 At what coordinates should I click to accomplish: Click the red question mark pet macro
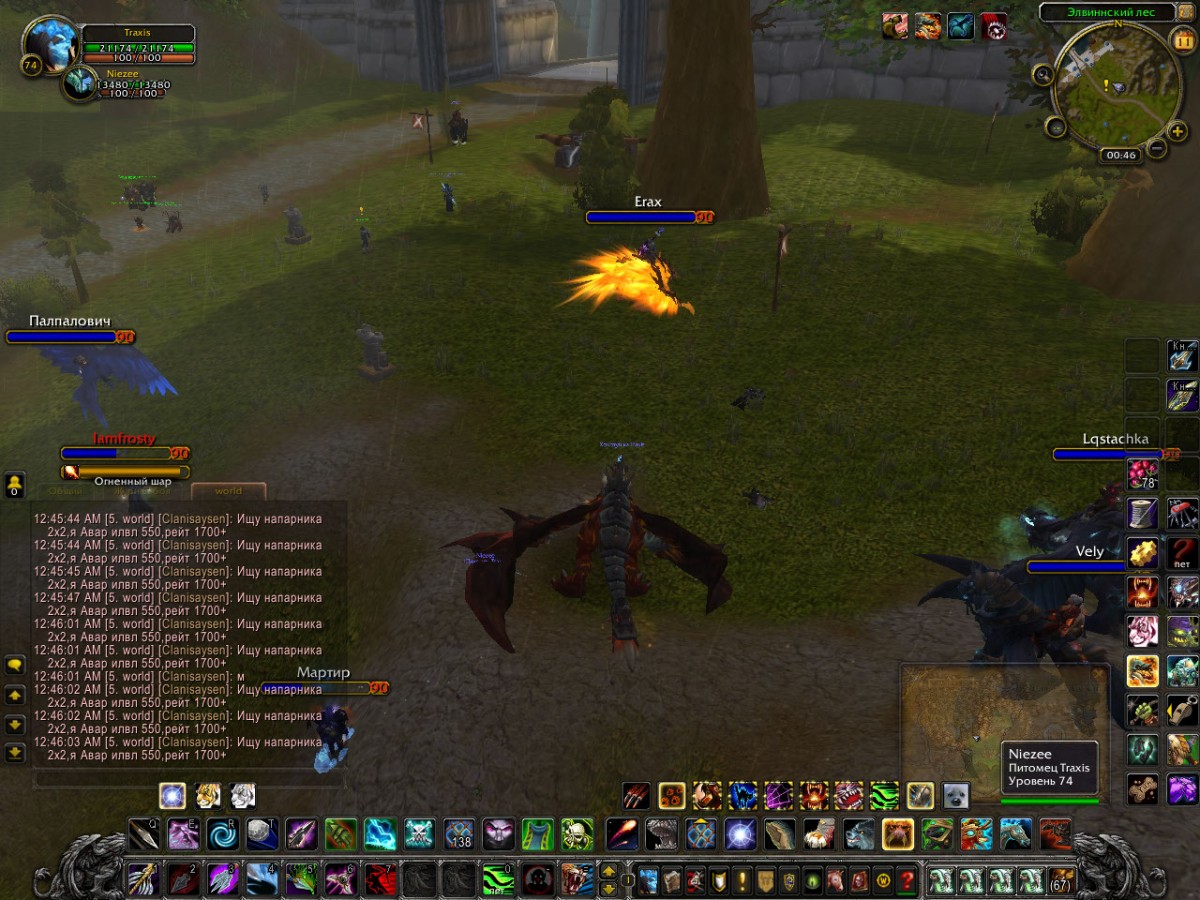pos(1182,552)
